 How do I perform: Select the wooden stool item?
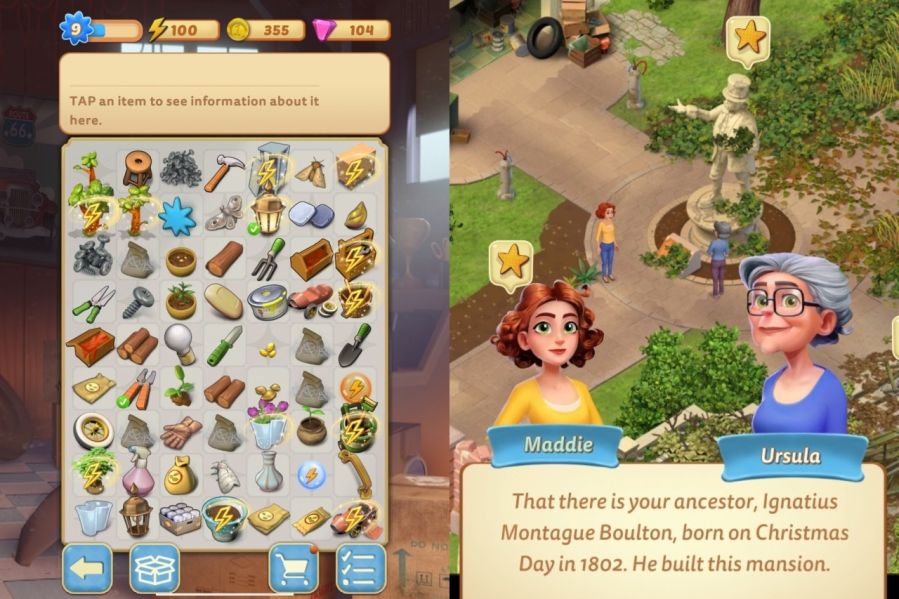pyautogui.click(x=138, y=167)
